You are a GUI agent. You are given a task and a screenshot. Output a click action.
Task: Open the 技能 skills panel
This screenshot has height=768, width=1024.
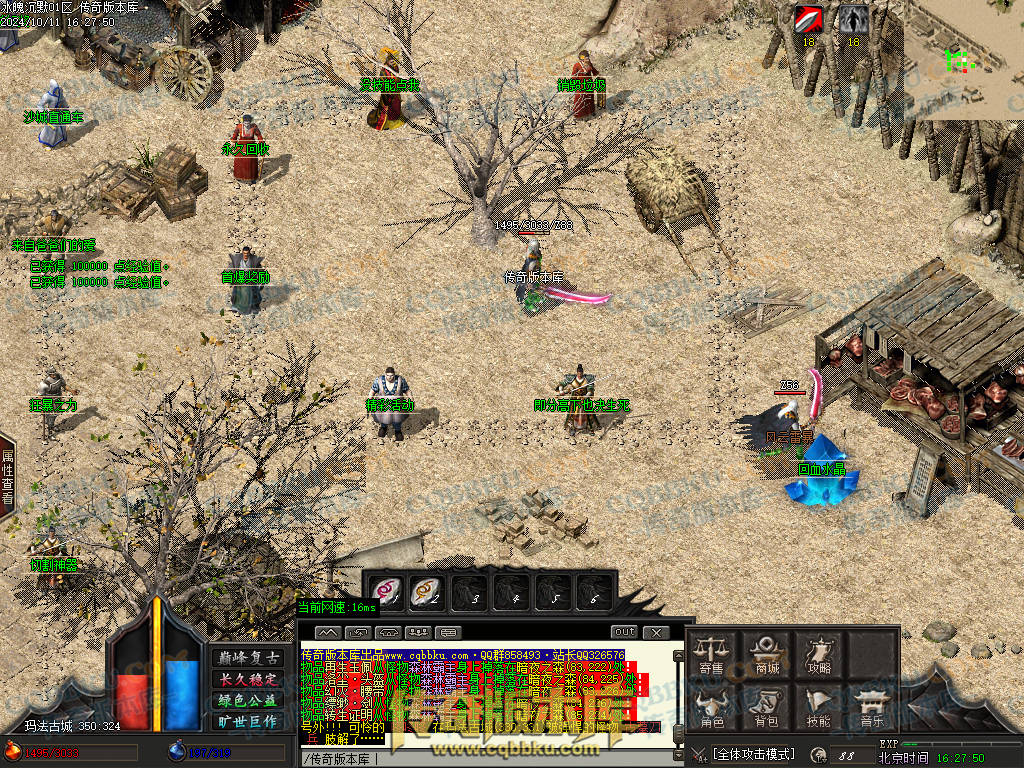click(819, 706)
